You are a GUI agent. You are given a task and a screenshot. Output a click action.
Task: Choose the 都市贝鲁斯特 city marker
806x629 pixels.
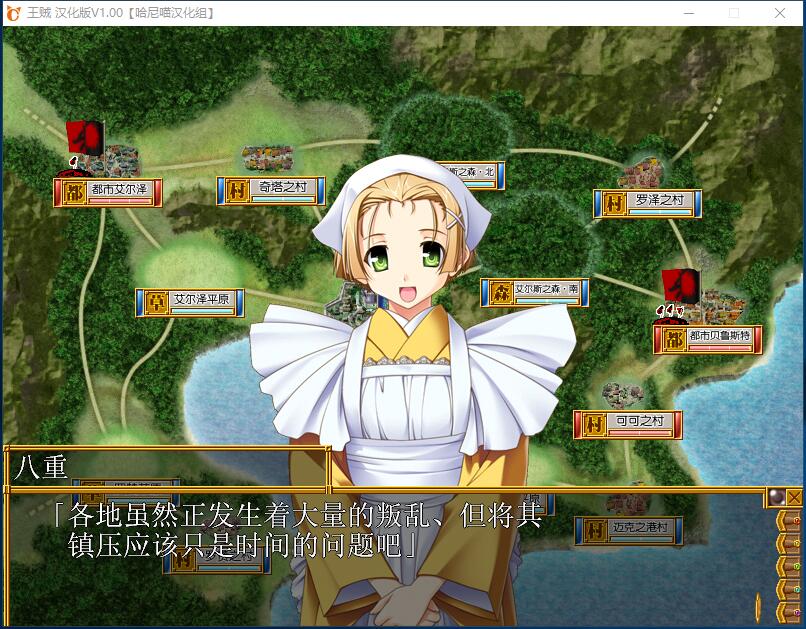pyautogui.click(x=708, y=339)
